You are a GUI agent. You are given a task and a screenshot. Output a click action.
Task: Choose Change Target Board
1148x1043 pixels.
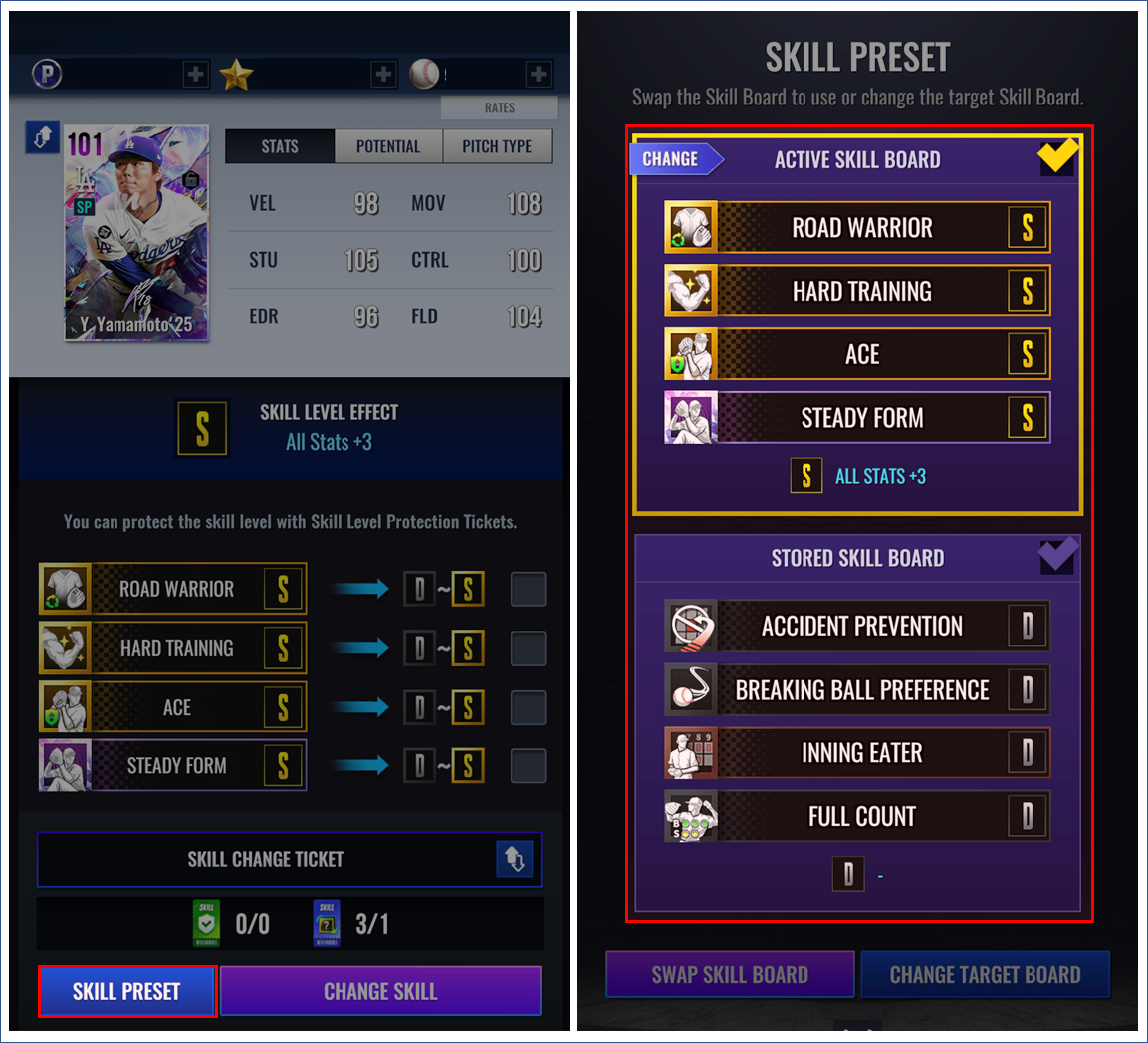click(x=985, y=974)
